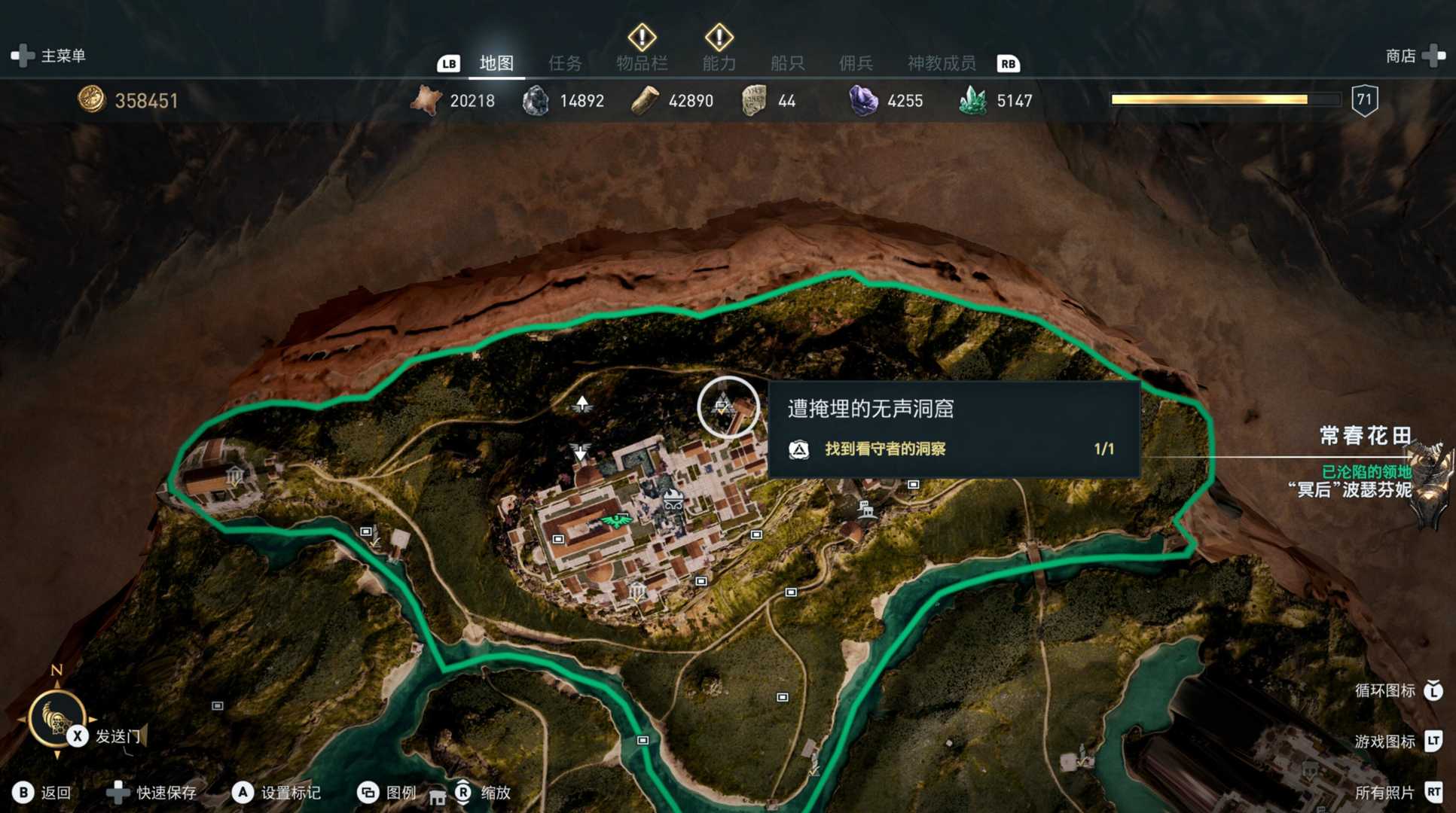Open the 图例 map legend
The image size is (1456, 813).
pos(387,793)
